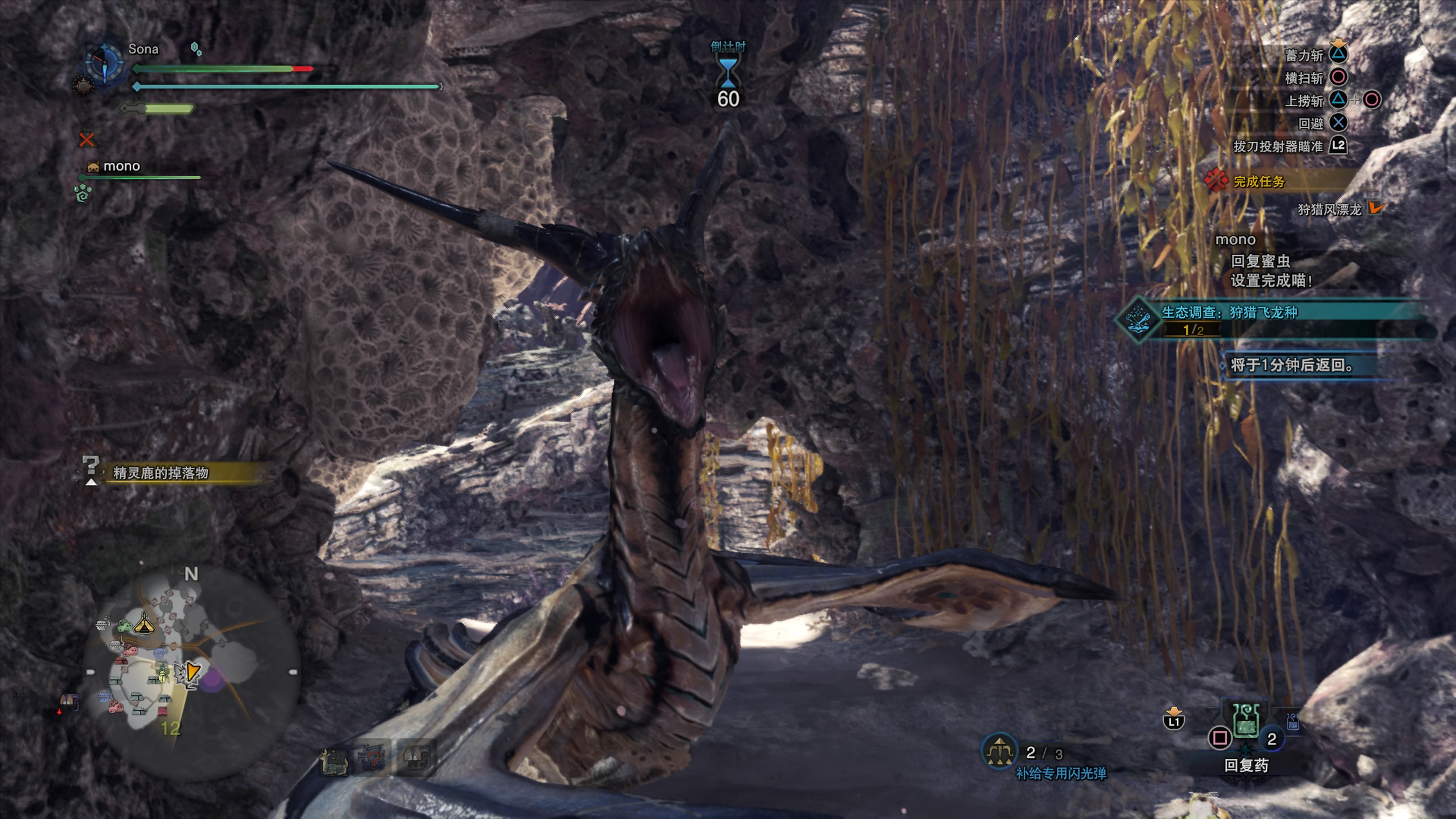Viewport: 1456px width, 819px height.
Task: Click the 将于1分钟后返回 return notice
Action: (x=1291, y=365)
